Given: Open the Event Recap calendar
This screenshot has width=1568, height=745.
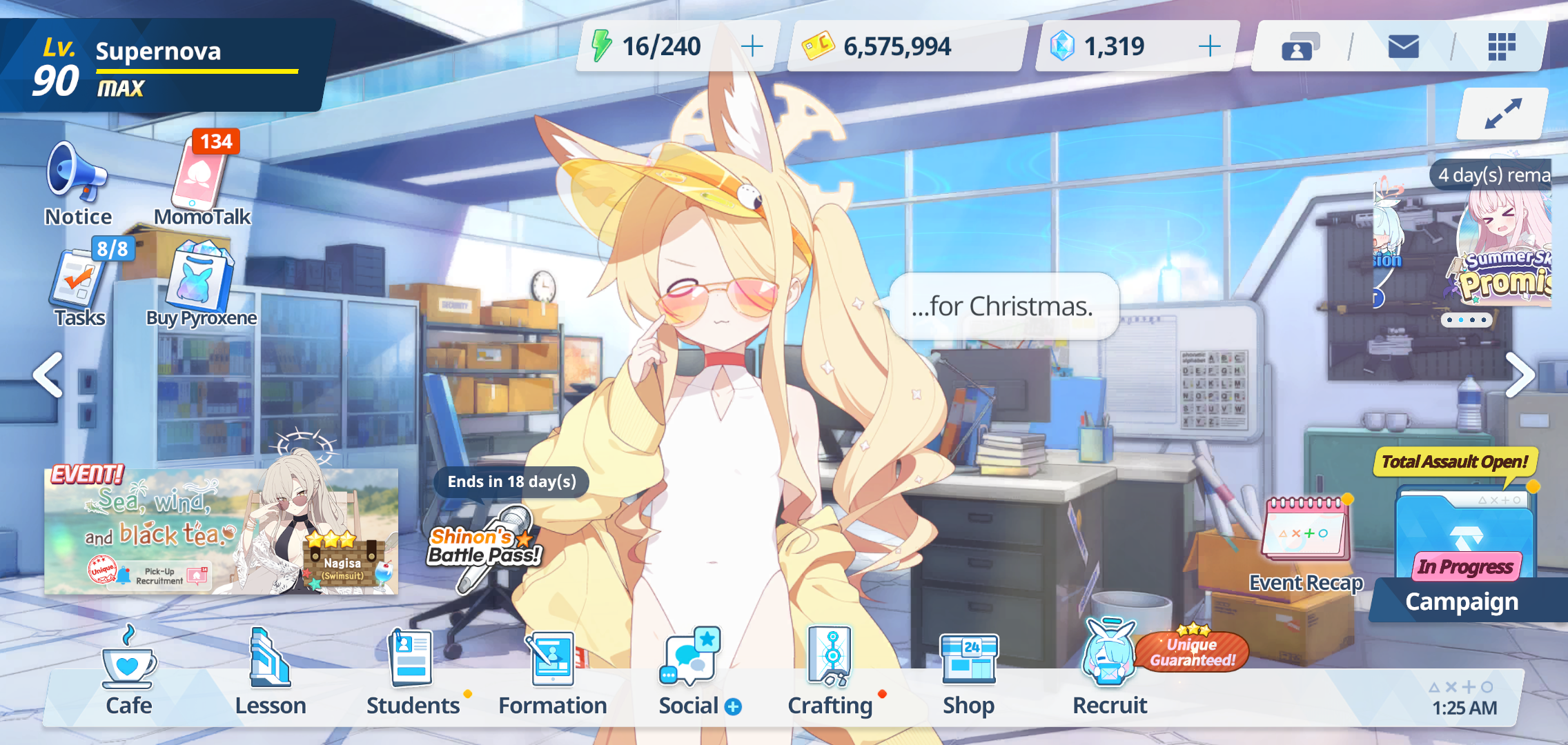Looking at the screenshot, I should [x=1306, y=542].
